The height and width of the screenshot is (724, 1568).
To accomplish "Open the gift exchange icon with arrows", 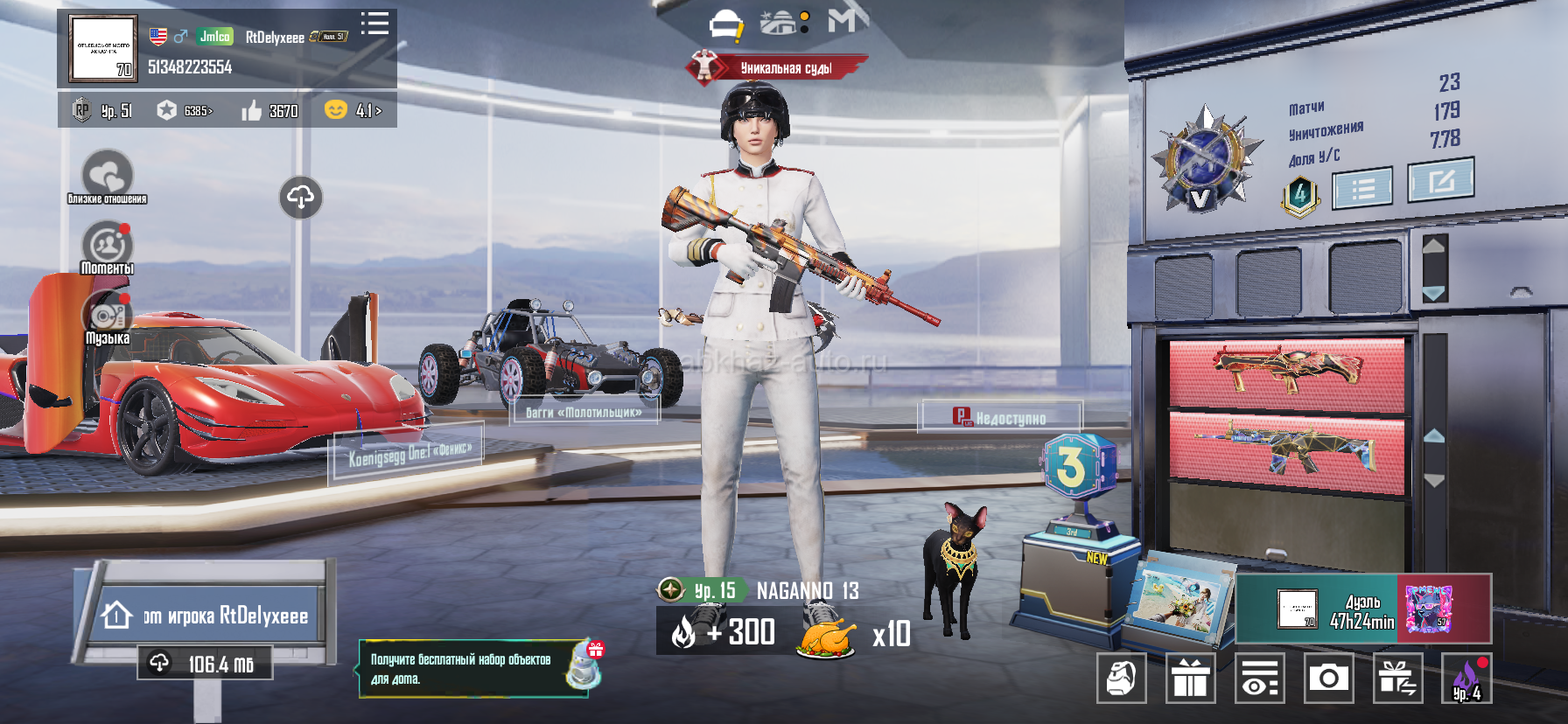I will click(x=1397, y=678).
